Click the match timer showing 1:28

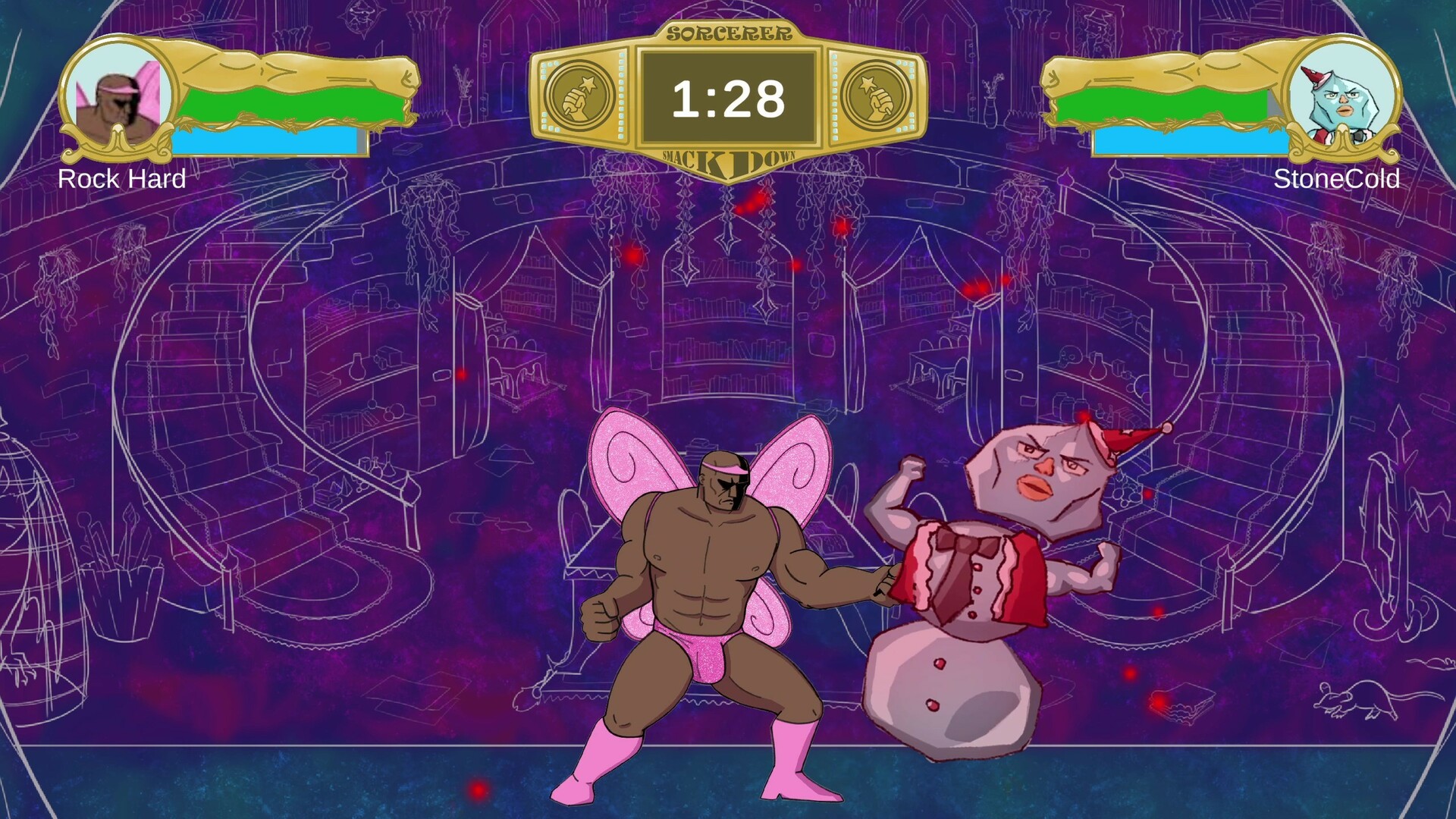[x=730, y=96]
